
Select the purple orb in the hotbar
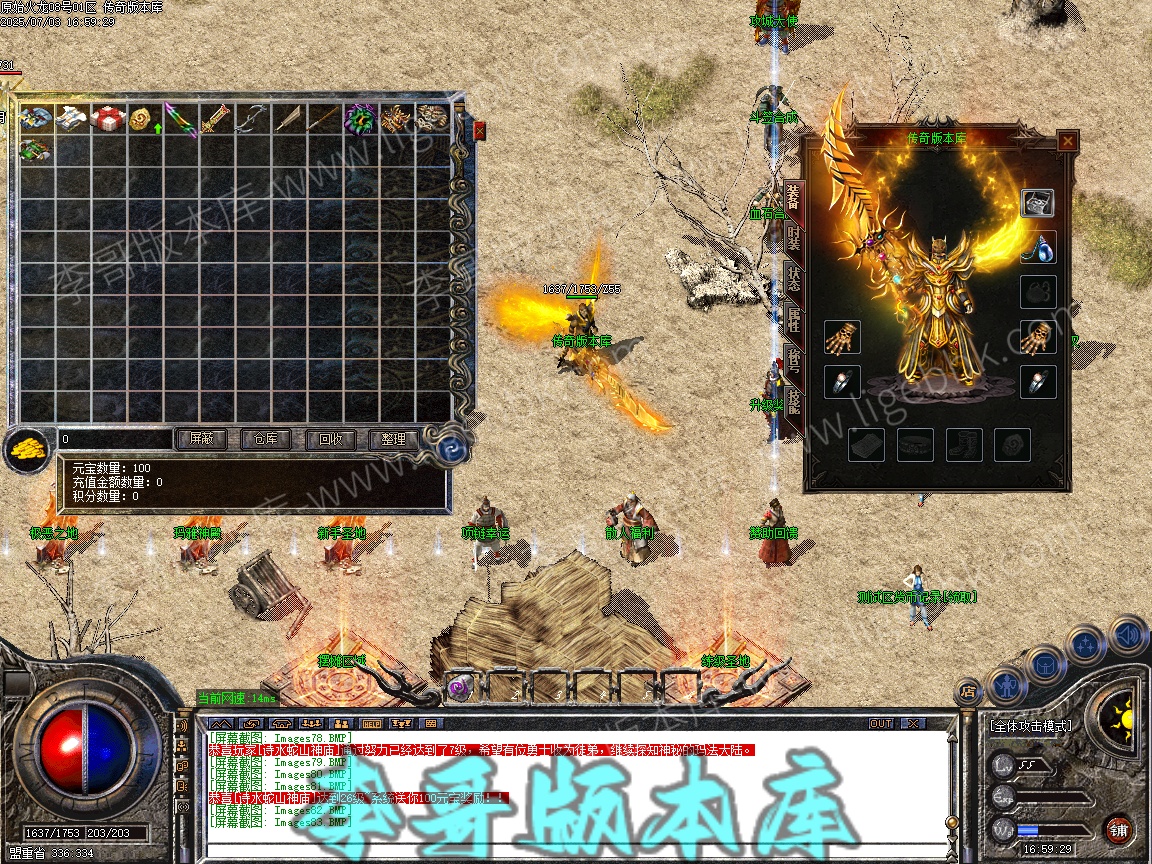pyautogui.click(x=460, y=686)
